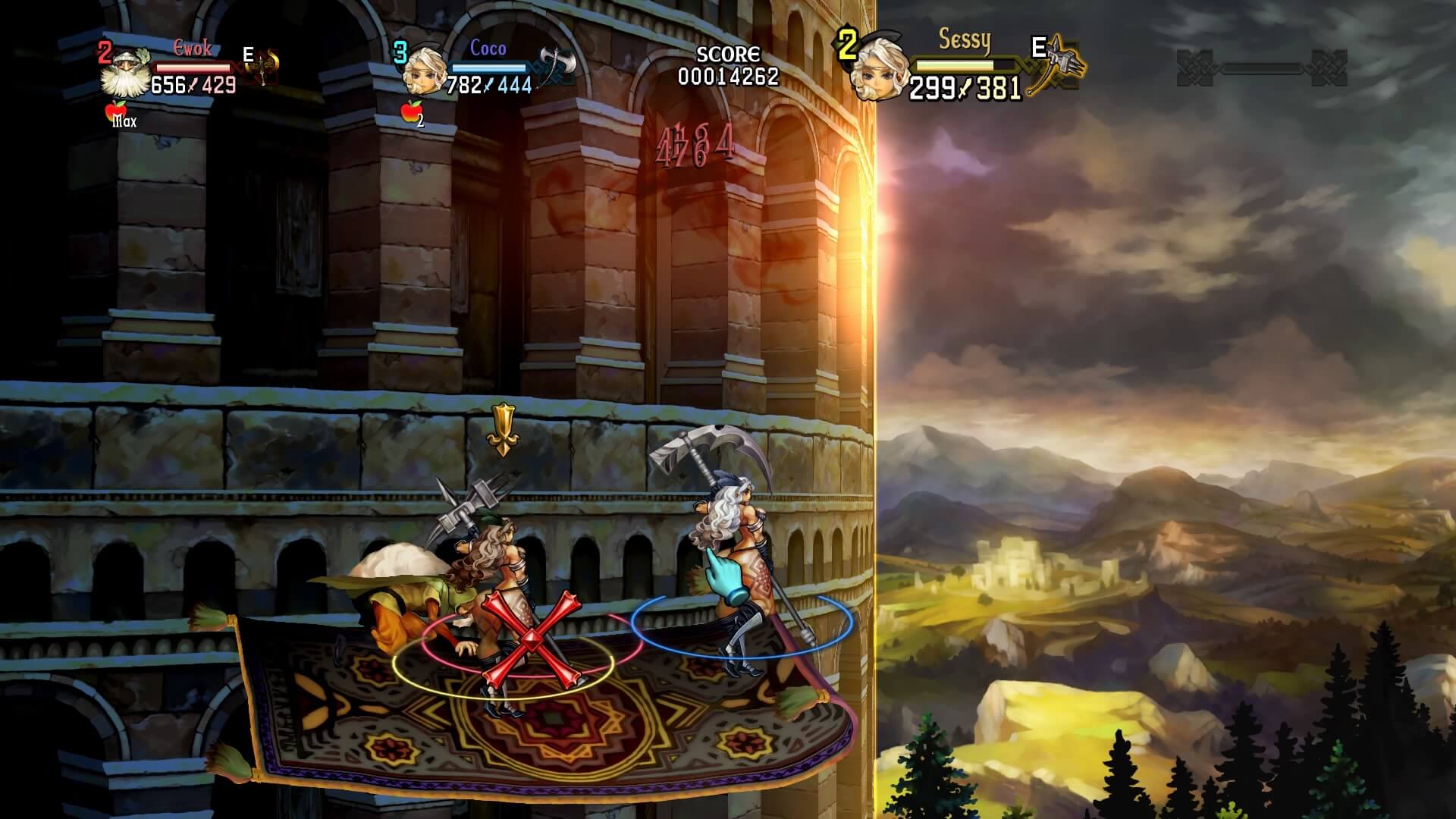This screenshot has height=819, width=1456.
Task: Select the Ewok name label
Action: coord(192,47)
